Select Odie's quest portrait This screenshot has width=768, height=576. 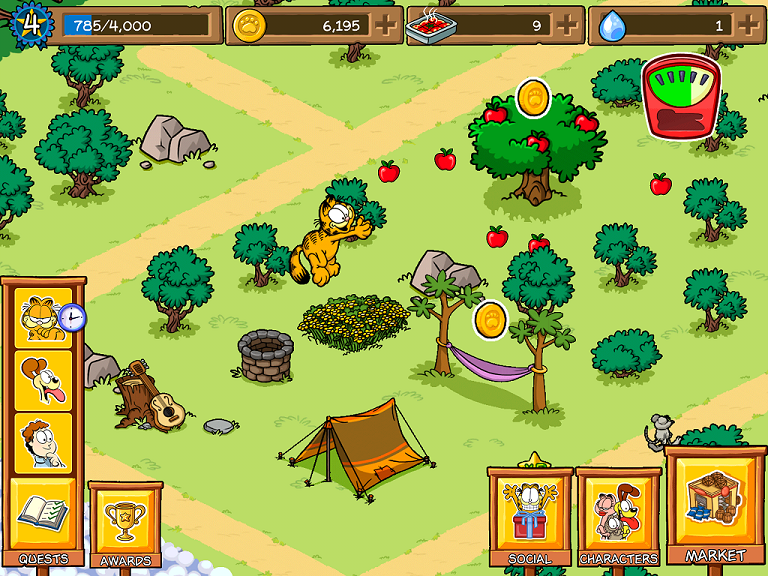[43, 380]
